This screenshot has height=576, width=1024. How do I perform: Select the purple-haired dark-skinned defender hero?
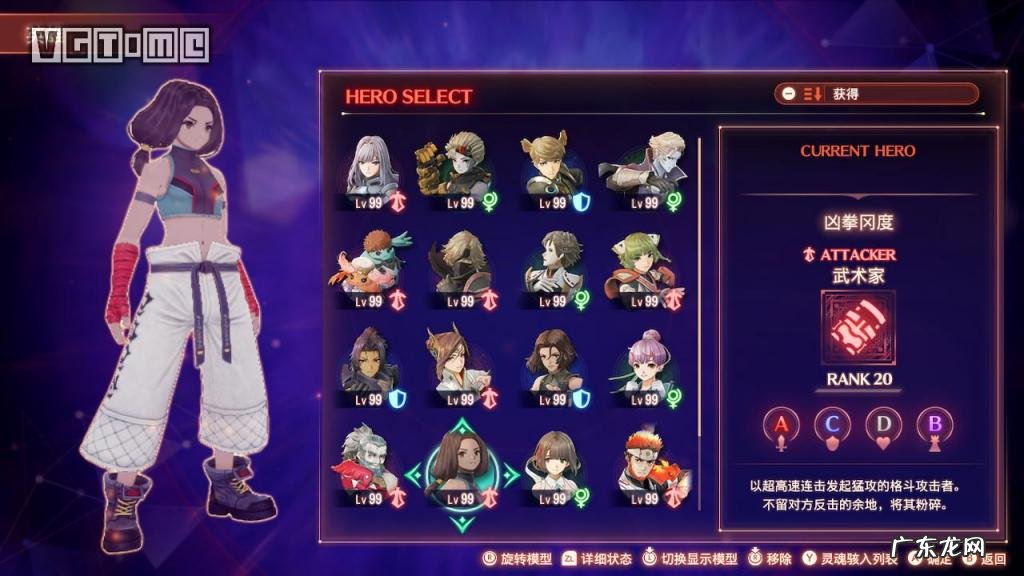[x=368, y=363]
